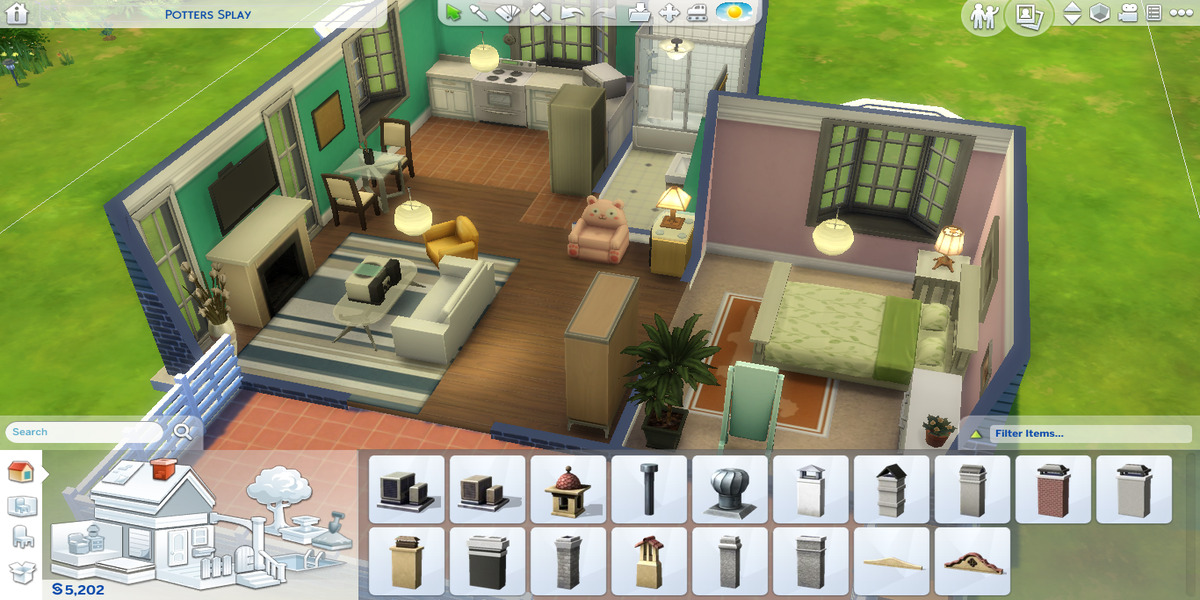Switch to the Build house category tab

pyautogui.click(x=21, y=471)
